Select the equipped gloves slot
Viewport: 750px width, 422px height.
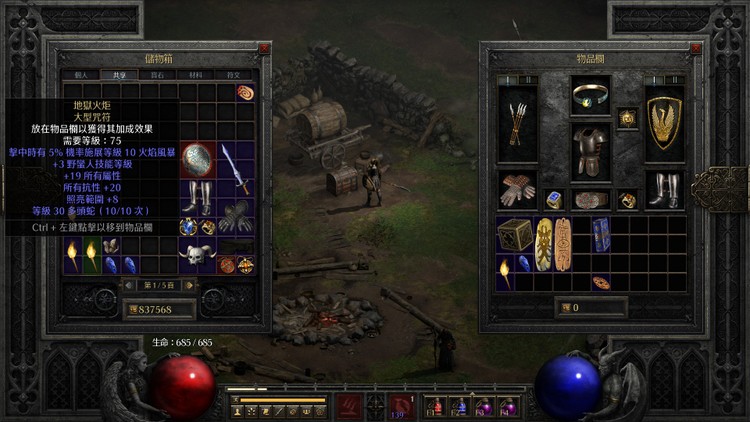click(517, 190)
